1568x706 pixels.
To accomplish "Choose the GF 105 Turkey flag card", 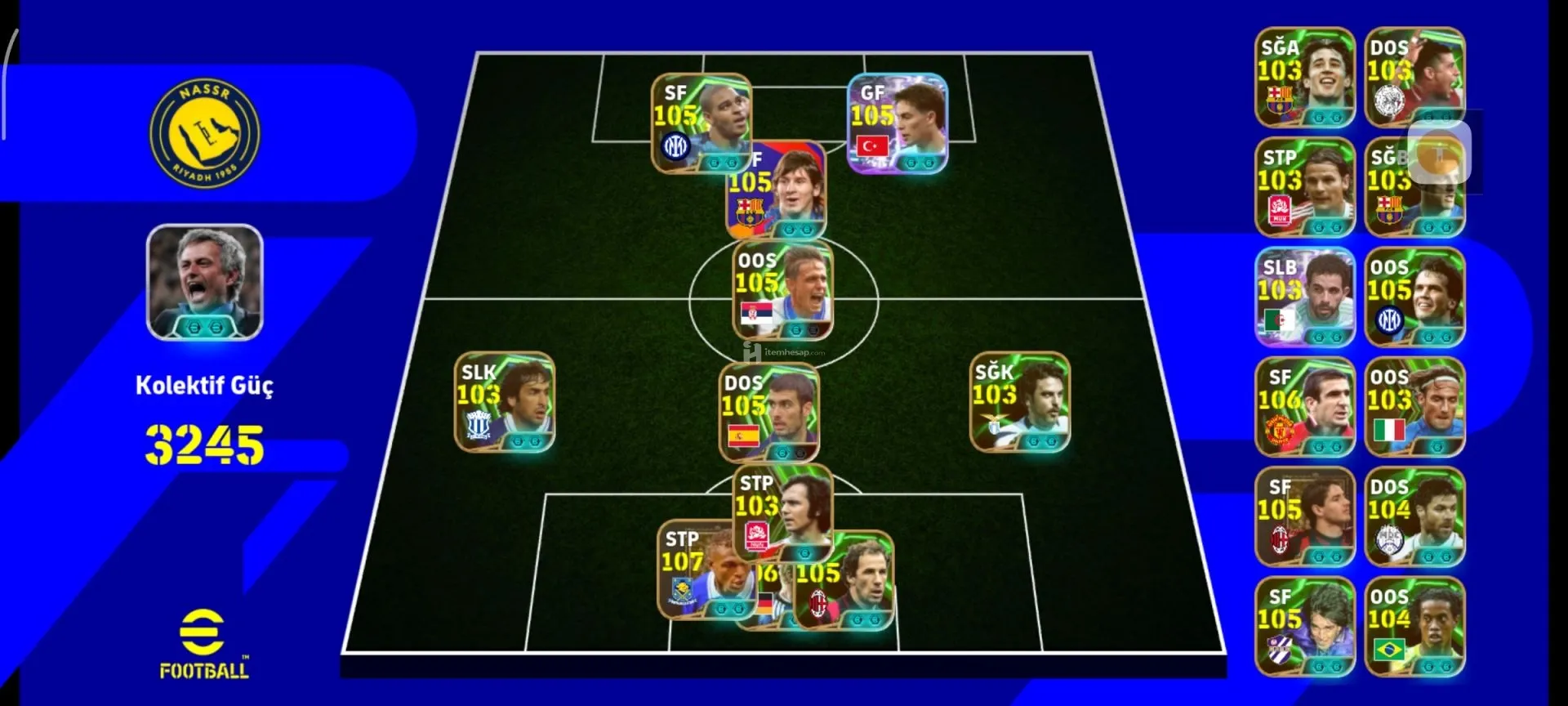I will (897, 123).
